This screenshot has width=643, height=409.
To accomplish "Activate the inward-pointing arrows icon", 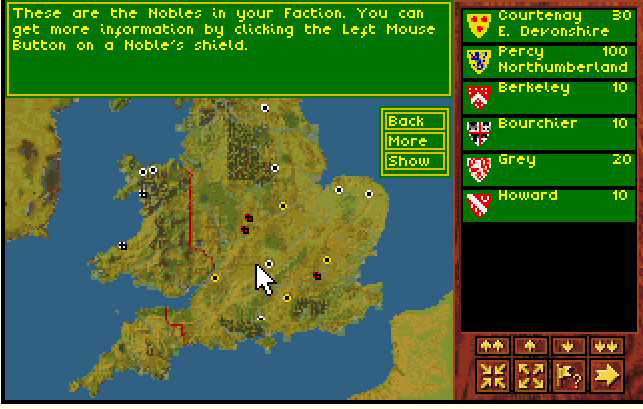I will pyautogui.click(x=493, y=376).
